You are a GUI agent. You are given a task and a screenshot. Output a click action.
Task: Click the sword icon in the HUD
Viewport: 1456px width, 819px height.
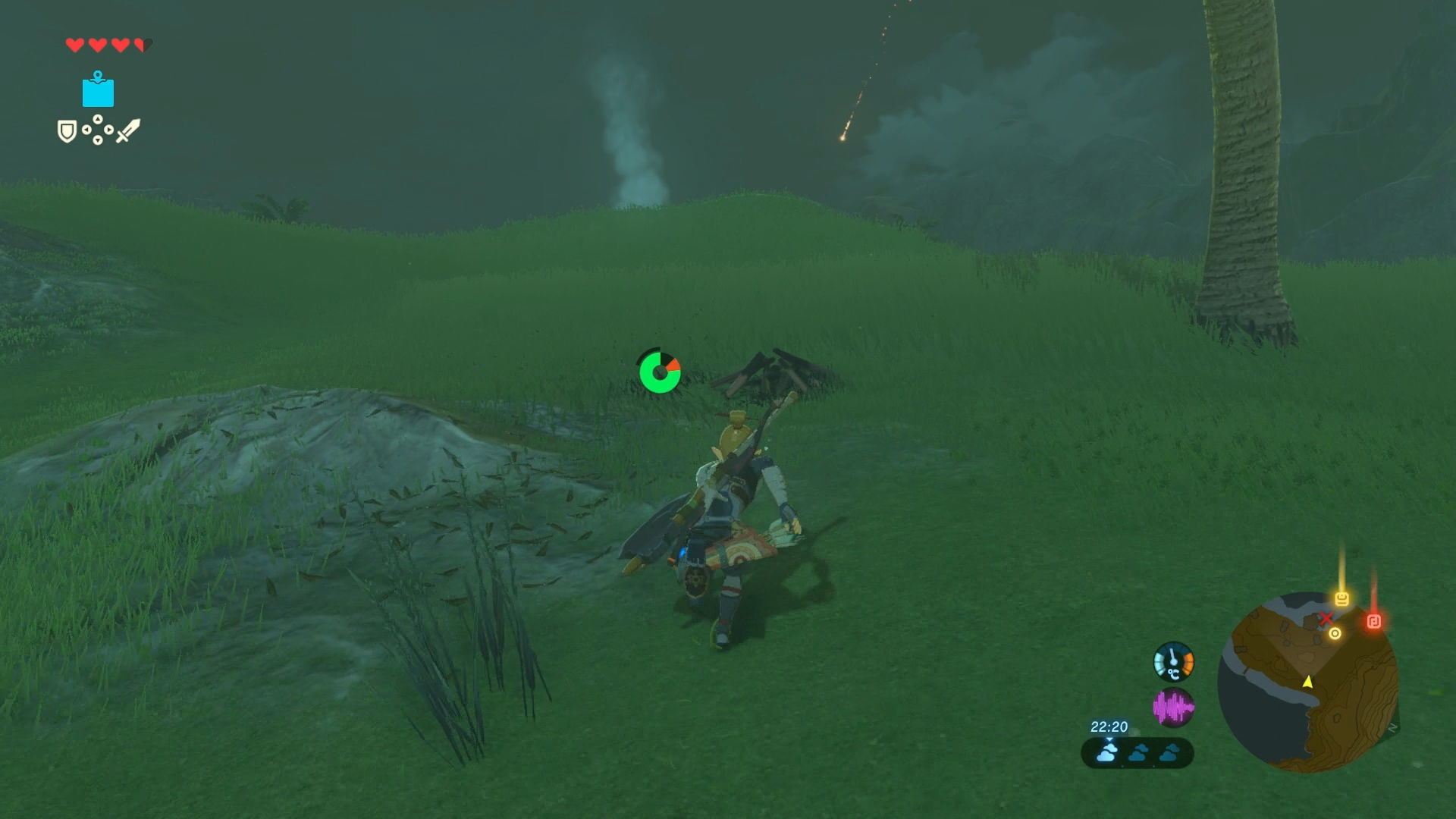pos(129,130)
